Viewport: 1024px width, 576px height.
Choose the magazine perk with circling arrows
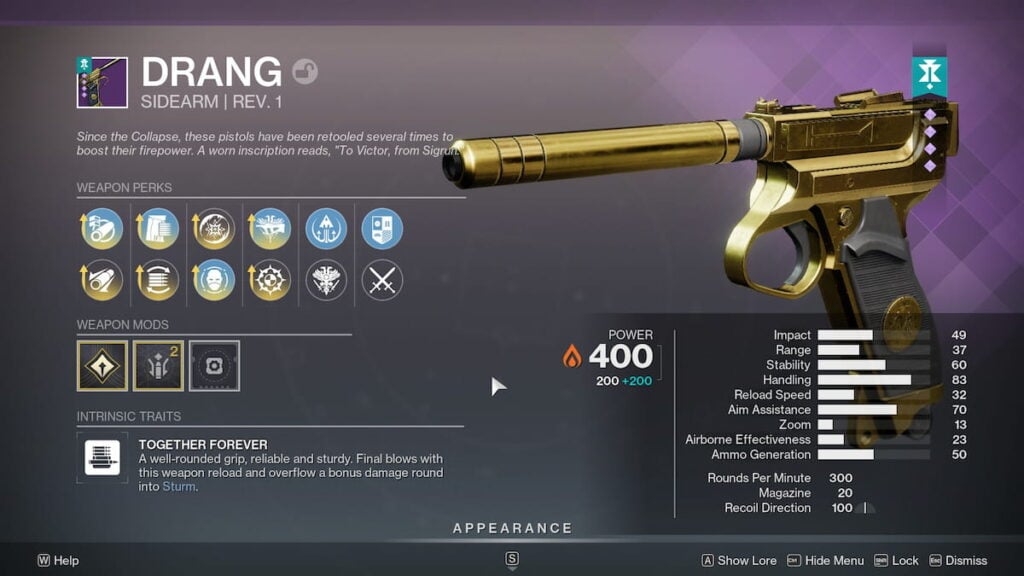(x=158, y=280)
